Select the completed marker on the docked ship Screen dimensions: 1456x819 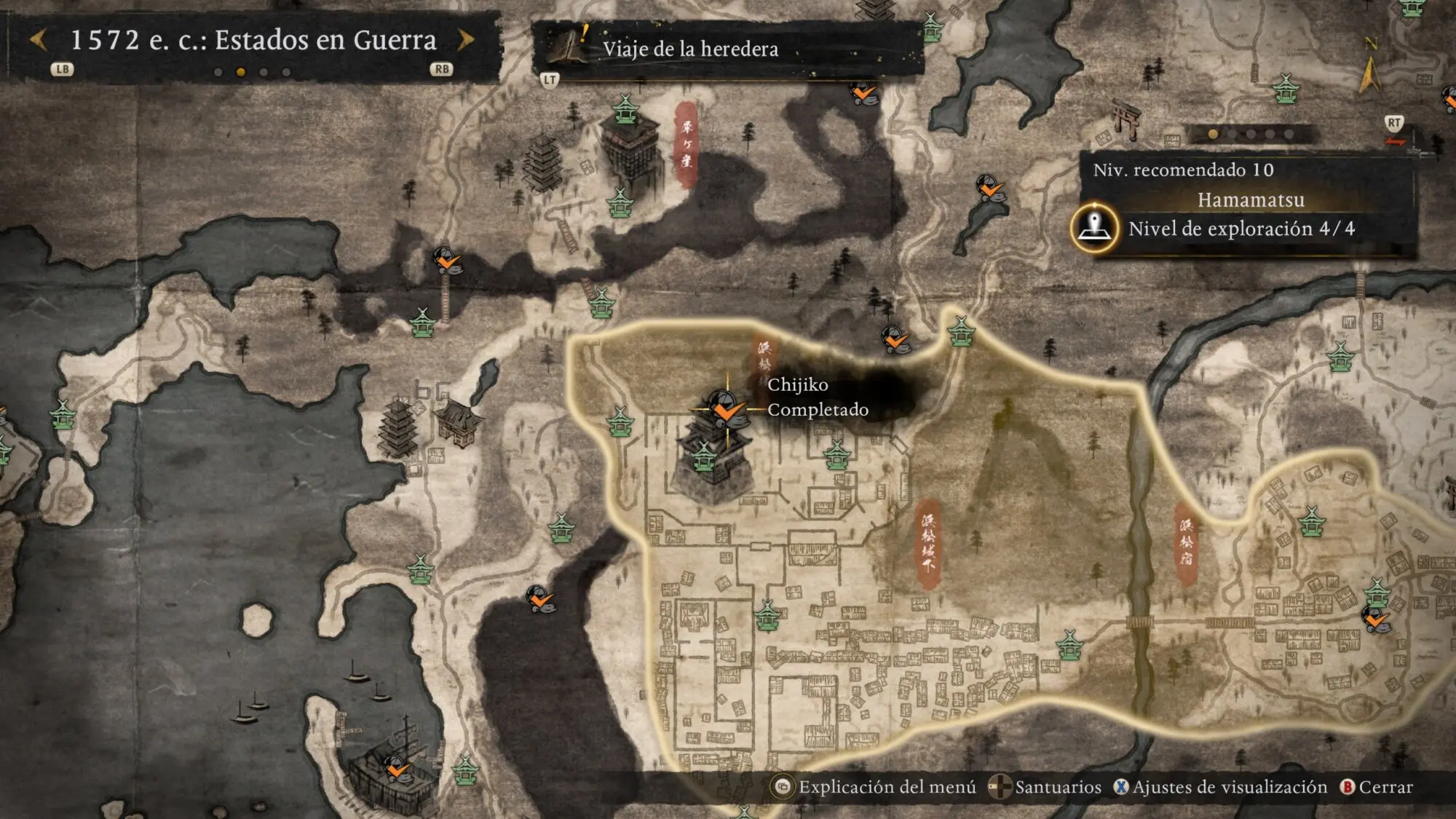[397, 768]
